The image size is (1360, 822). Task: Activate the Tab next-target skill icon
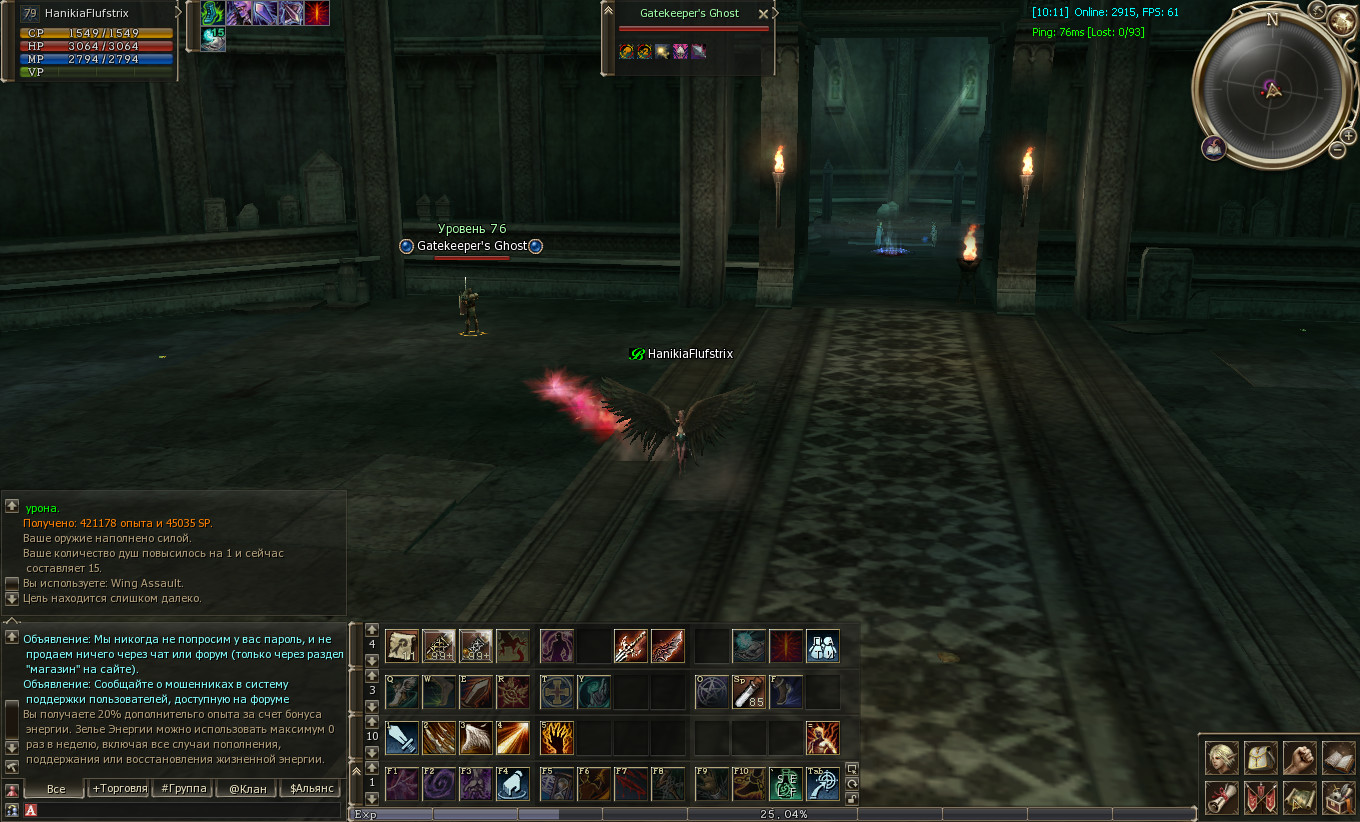click(823, 784)
